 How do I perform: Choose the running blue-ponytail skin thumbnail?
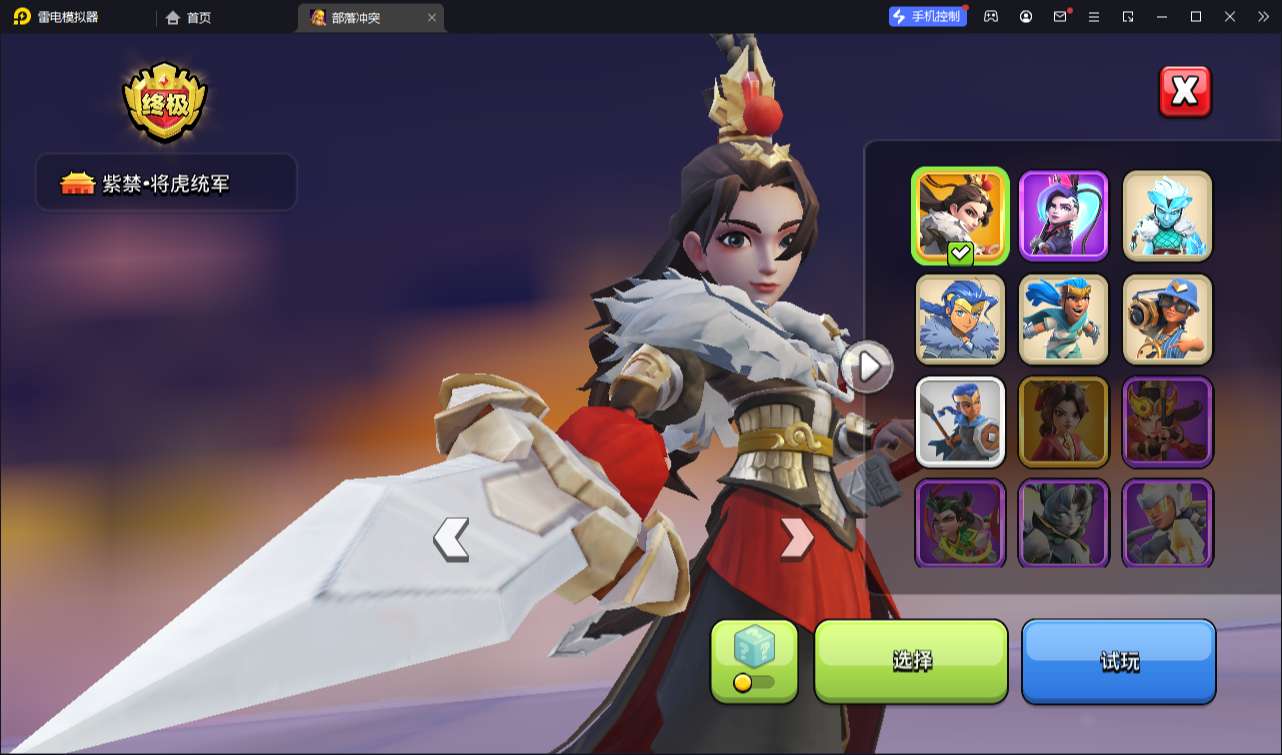point(1064,319)
